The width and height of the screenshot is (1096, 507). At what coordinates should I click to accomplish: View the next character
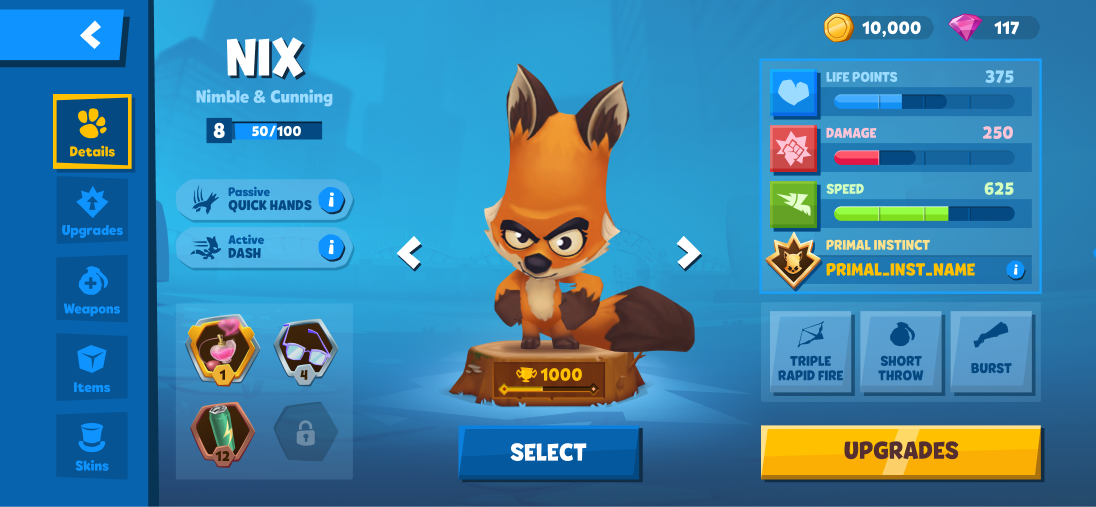pyautogui.click(x=688, y=253)
